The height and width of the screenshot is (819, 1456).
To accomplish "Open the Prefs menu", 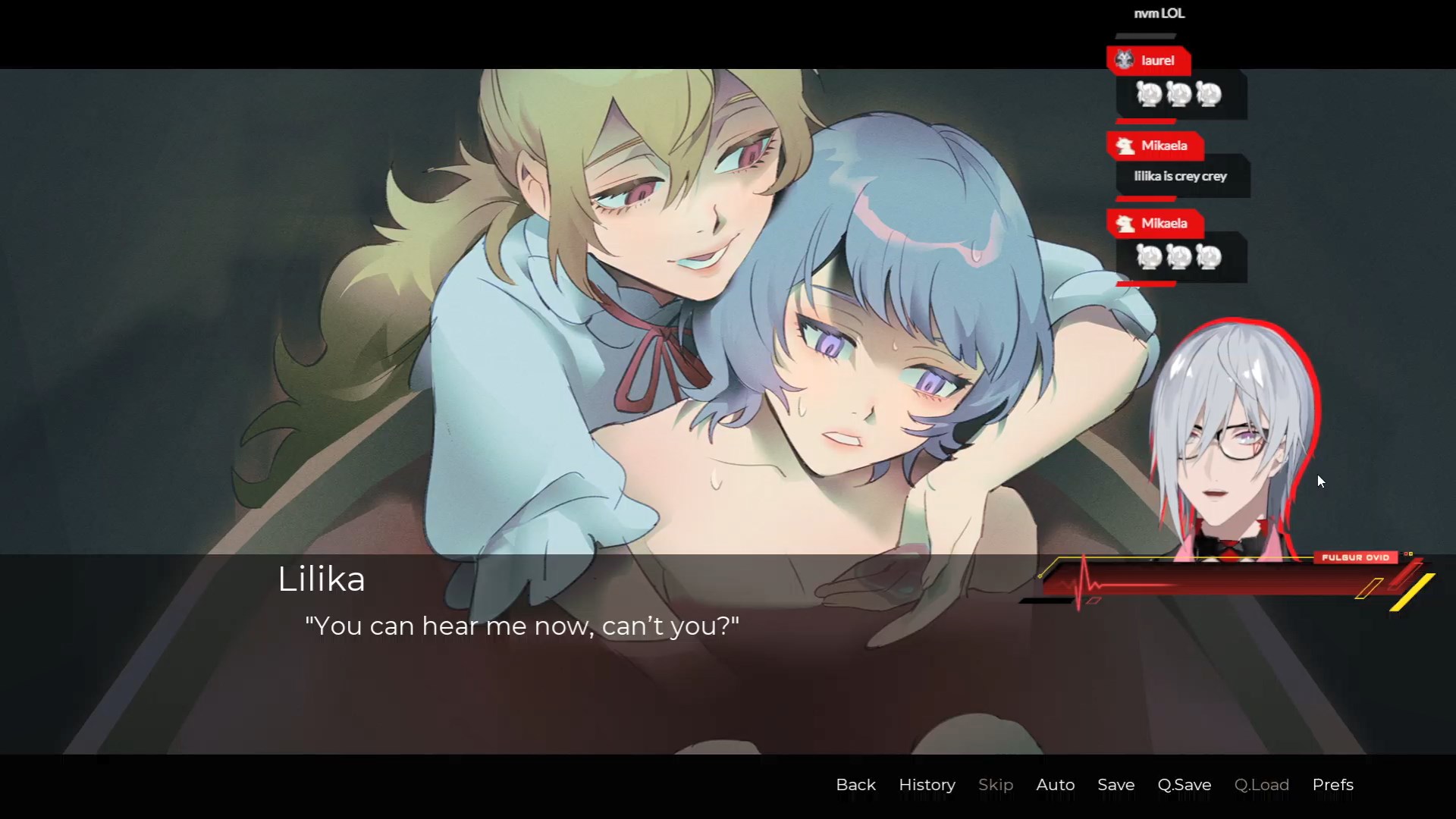I will [x=1332, y=785].
